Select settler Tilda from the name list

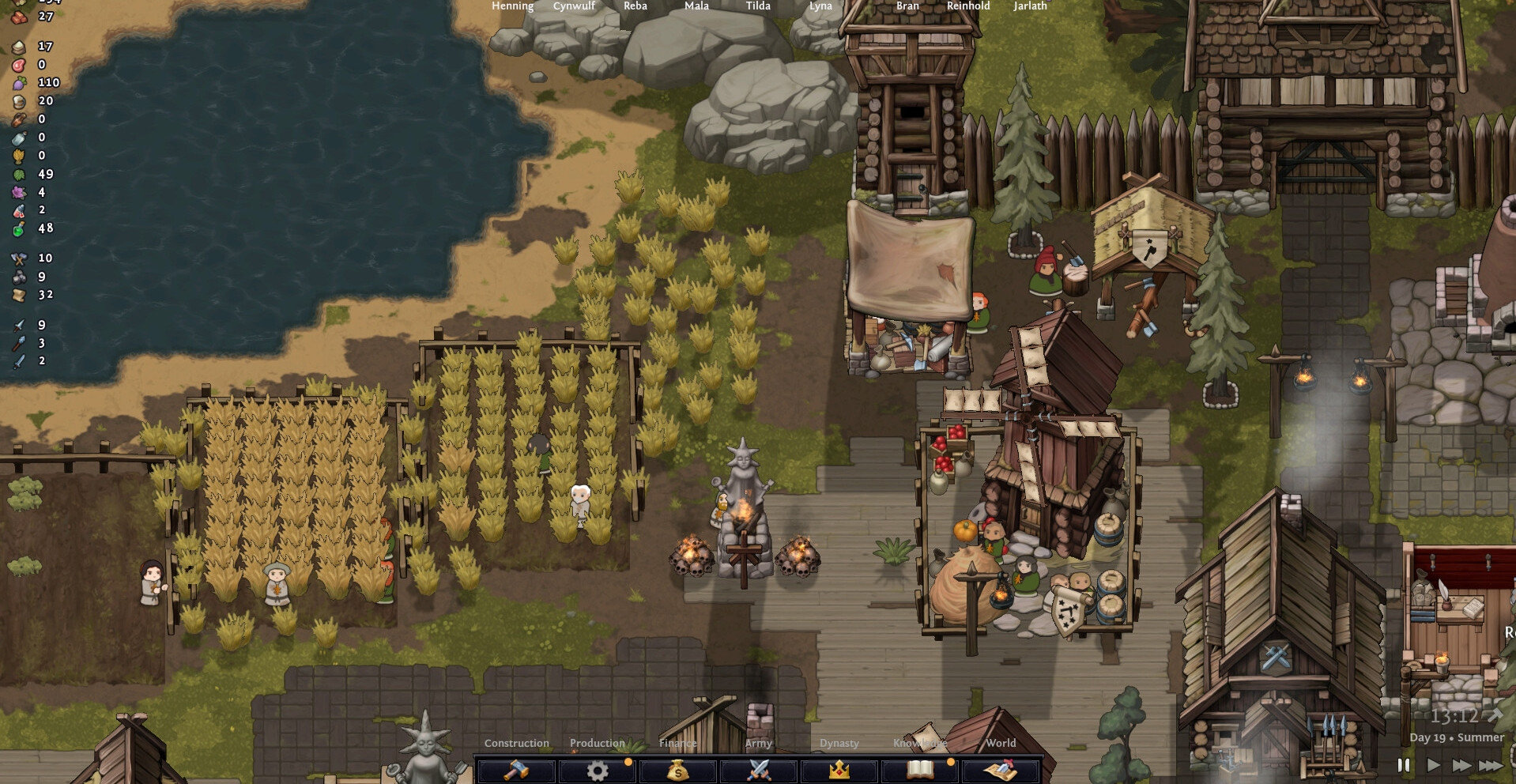coord(758,6)
